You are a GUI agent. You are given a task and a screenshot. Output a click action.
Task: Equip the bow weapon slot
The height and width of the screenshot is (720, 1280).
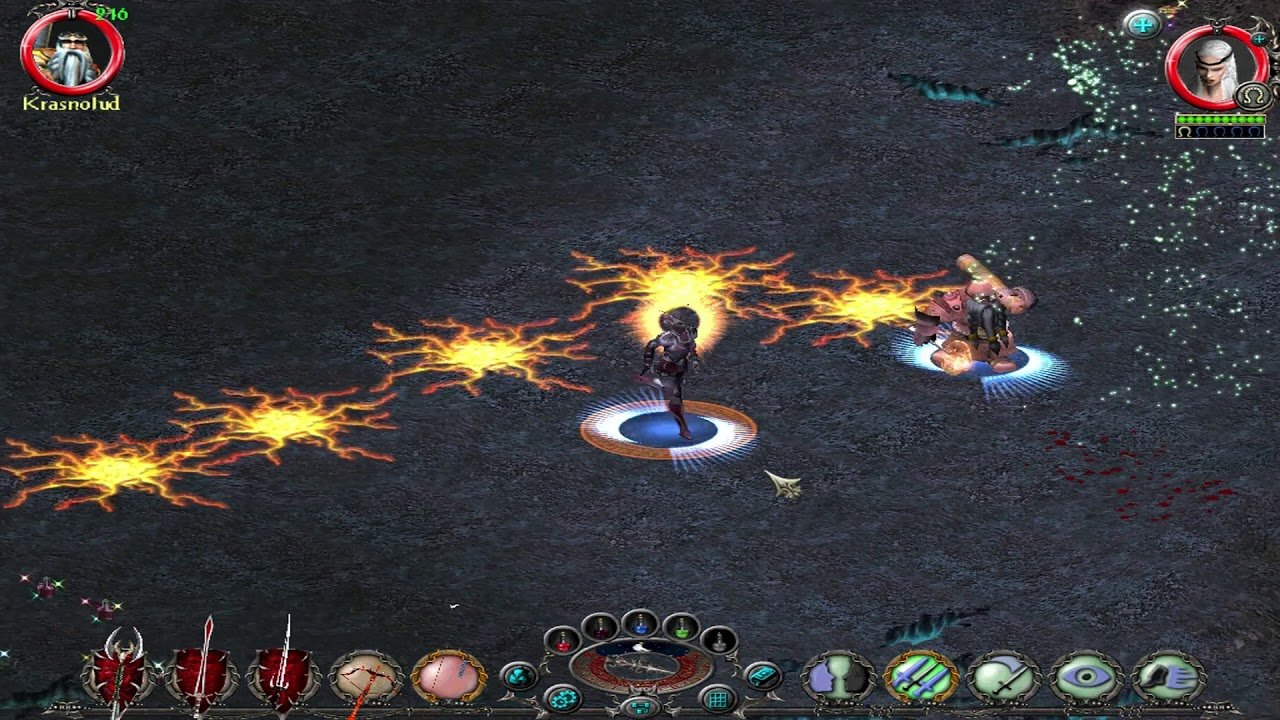pyautogui.click(x=366, y=678)
